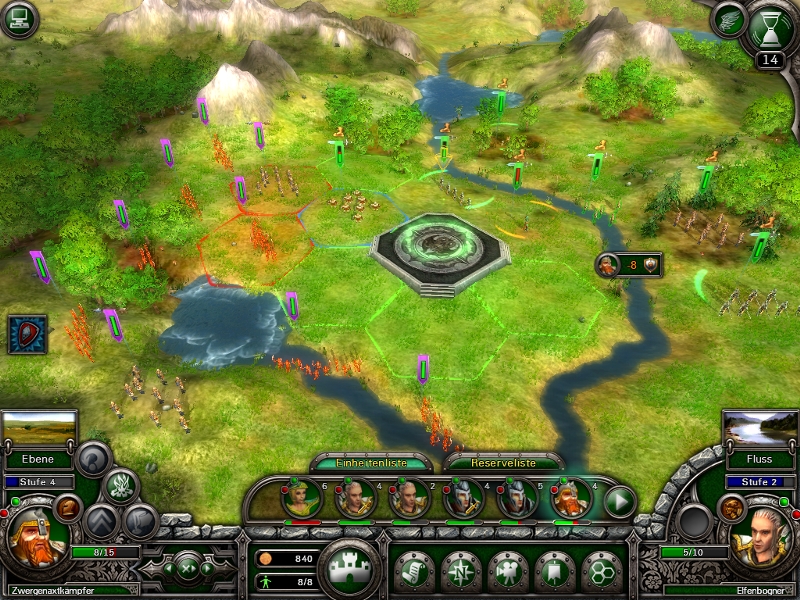Toggle the hexagon grid icon button
The width and height of the screenshot is (800, 600).
point(602,570)
